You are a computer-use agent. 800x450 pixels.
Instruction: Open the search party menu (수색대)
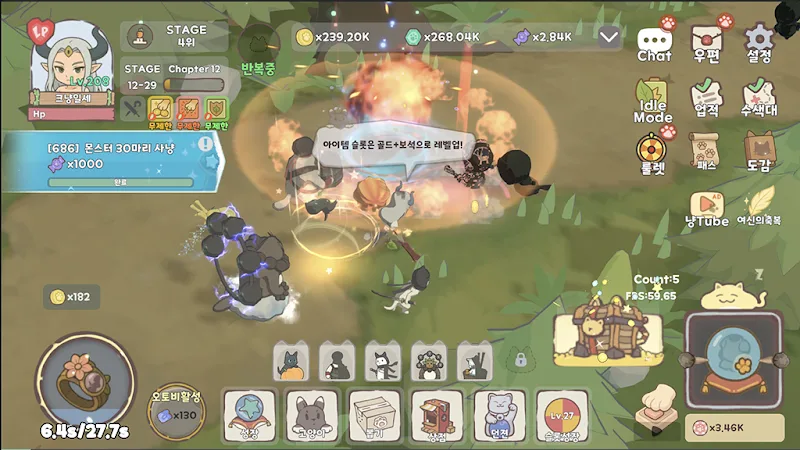[x=760, y=98]
